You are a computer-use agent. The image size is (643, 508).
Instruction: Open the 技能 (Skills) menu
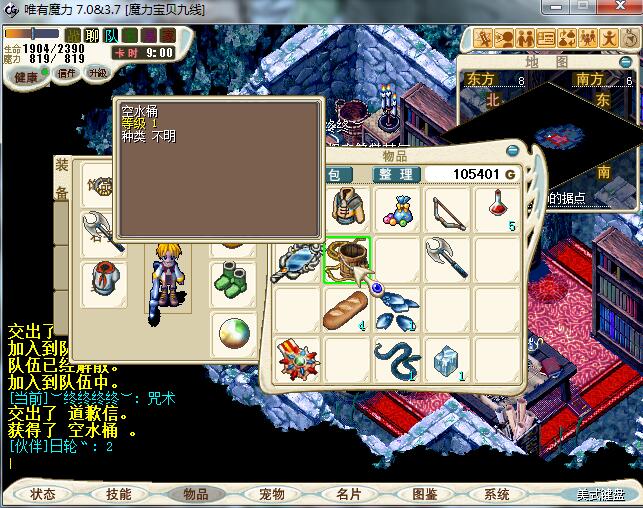click(x=119, y=494)
